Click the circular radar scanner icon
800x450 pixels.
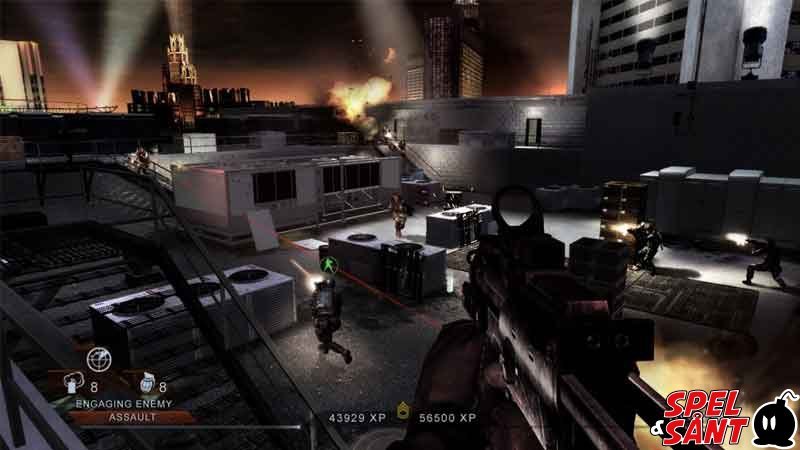(98, 358)
